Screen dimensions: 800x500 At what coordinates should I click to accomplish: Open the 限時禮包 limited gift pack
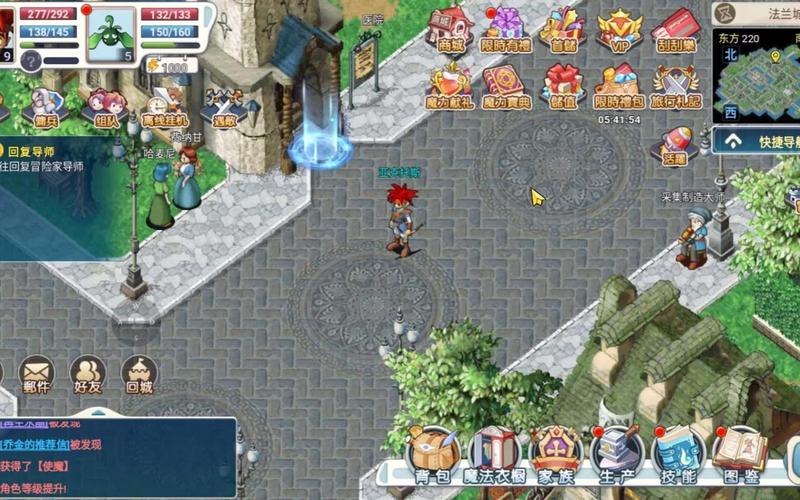[619, 85]
